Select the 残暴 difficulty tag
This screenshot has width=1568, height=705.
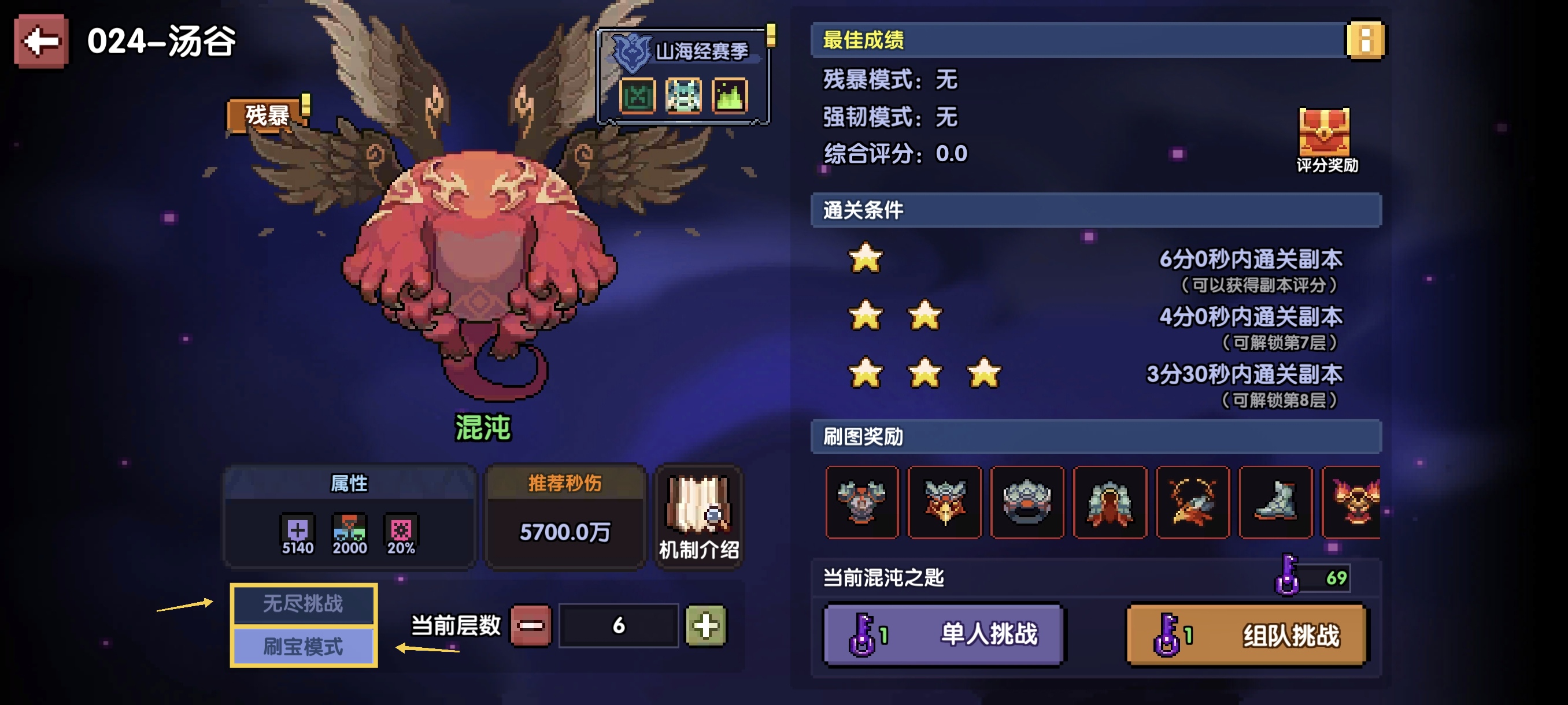[267, 115]
